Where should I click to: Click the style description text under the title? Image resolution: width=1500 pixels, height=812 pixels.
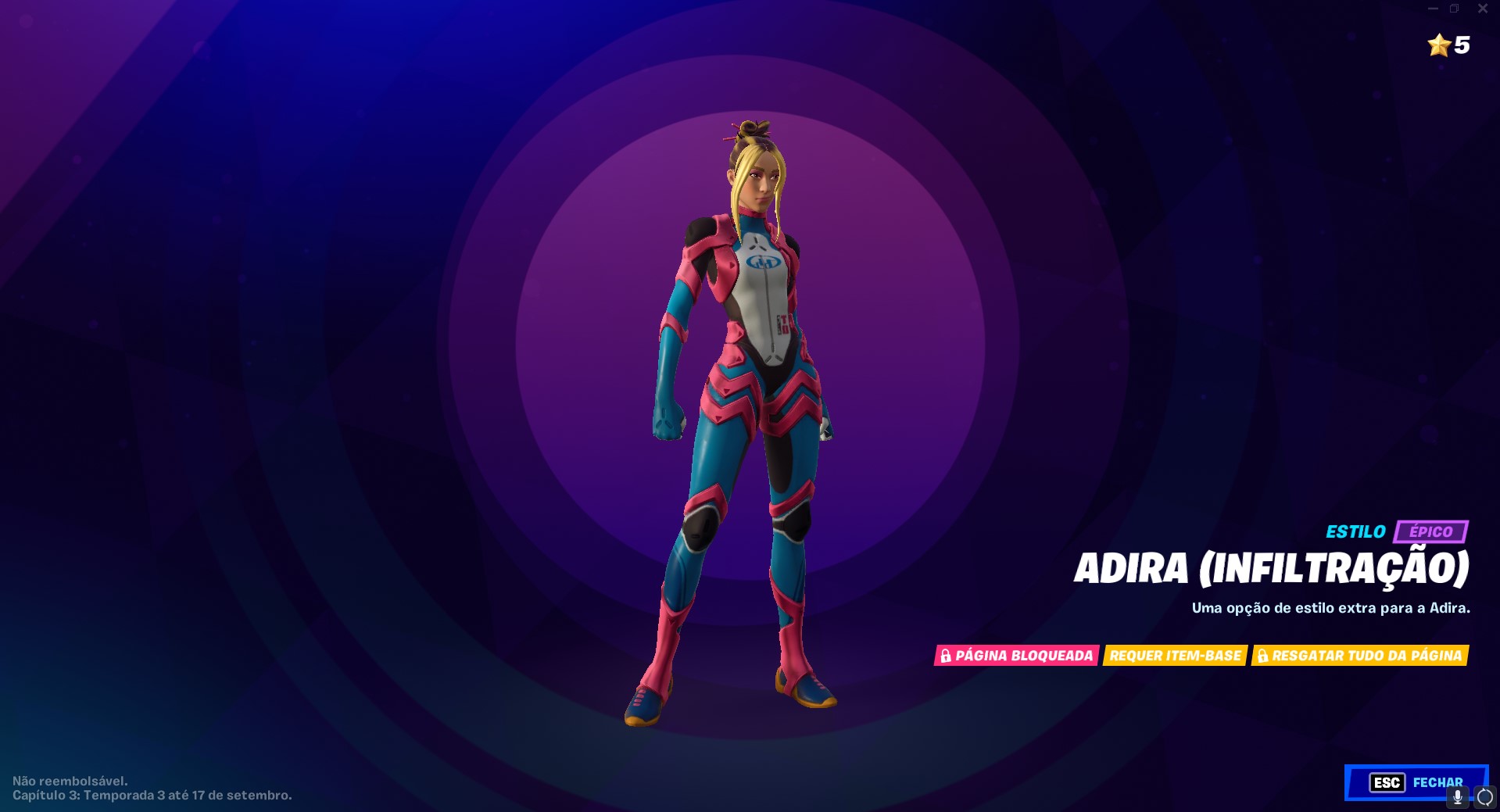(x=1329, y=609)
